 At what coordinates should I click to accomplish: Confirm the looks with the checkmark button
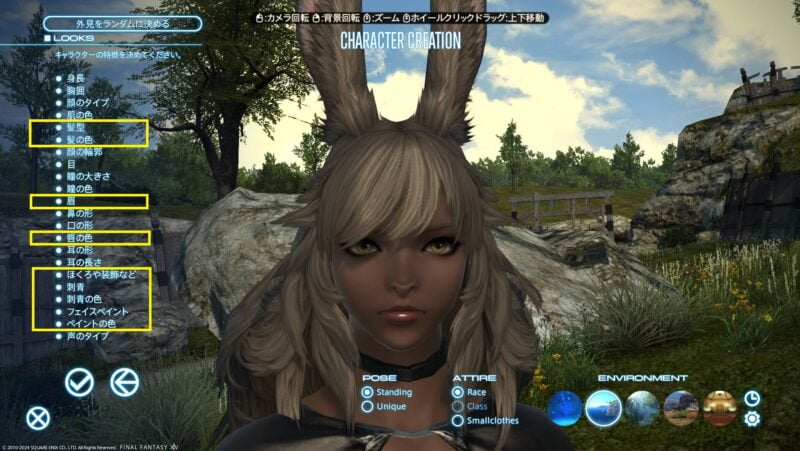[79, 382]
